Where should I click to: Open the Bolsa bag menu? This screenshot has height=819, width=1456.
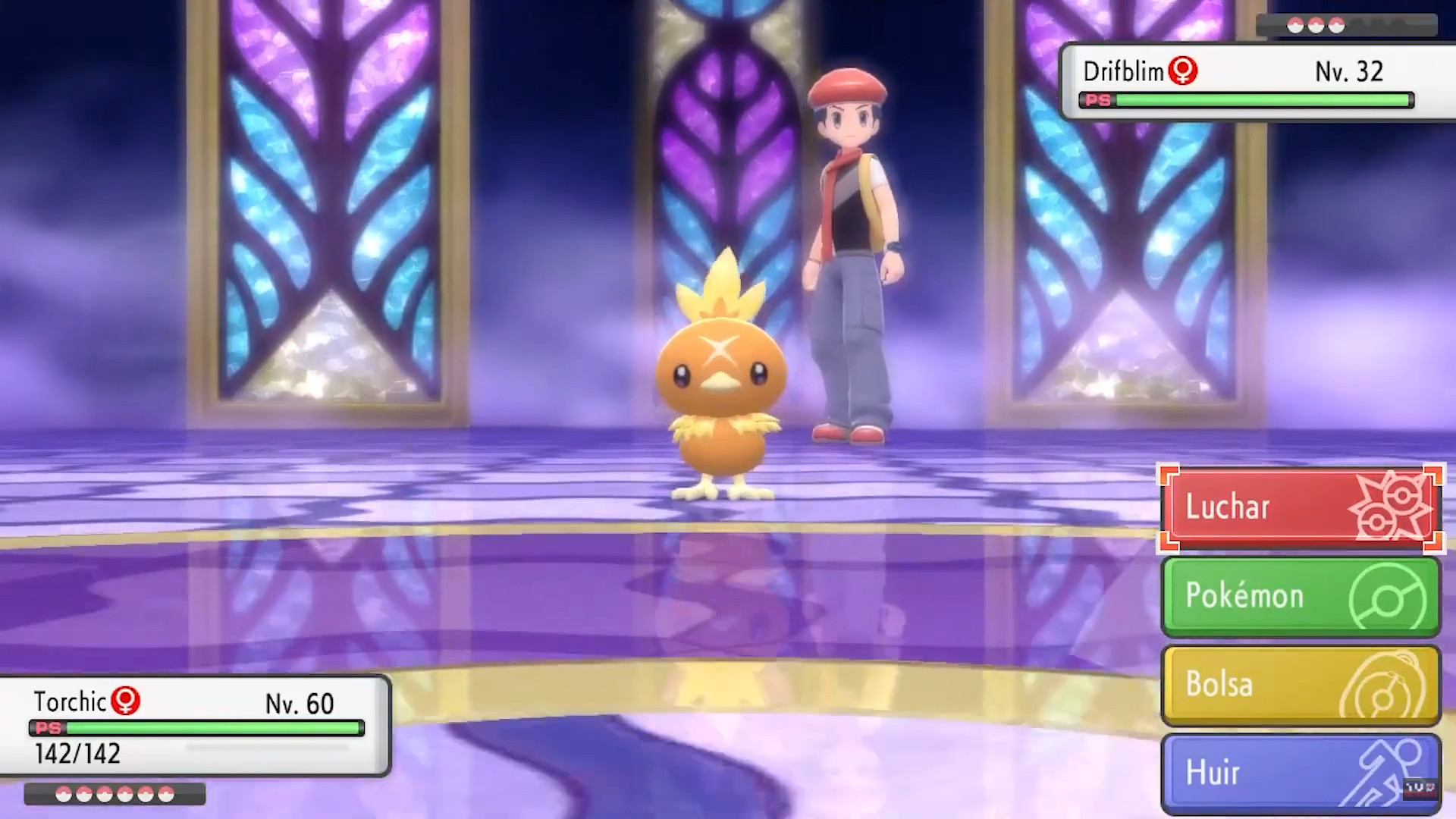point(1282,684)
